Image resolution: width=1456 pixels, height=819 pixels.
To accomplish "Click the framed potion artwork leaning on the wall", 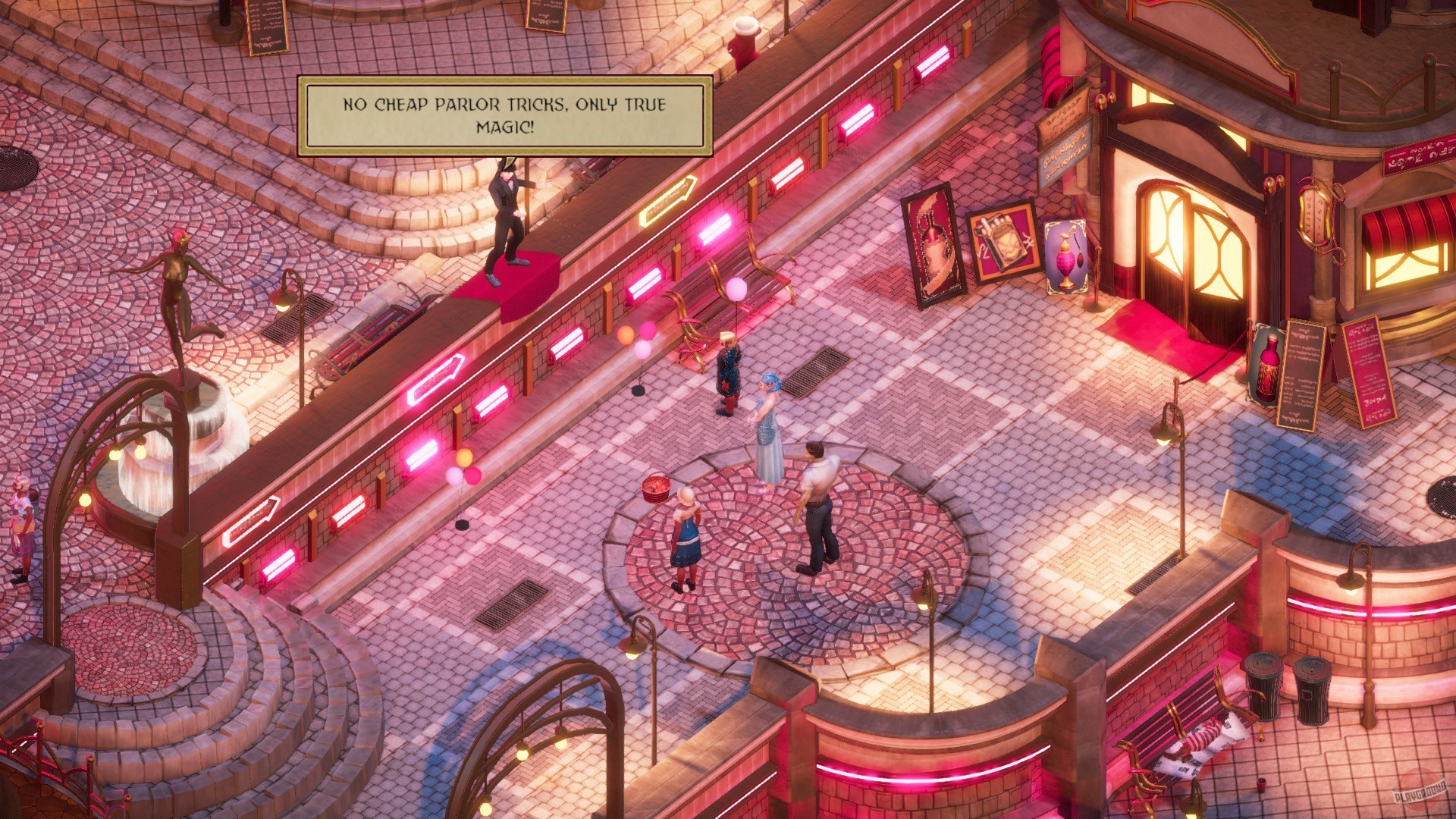I will click(931, 250).
